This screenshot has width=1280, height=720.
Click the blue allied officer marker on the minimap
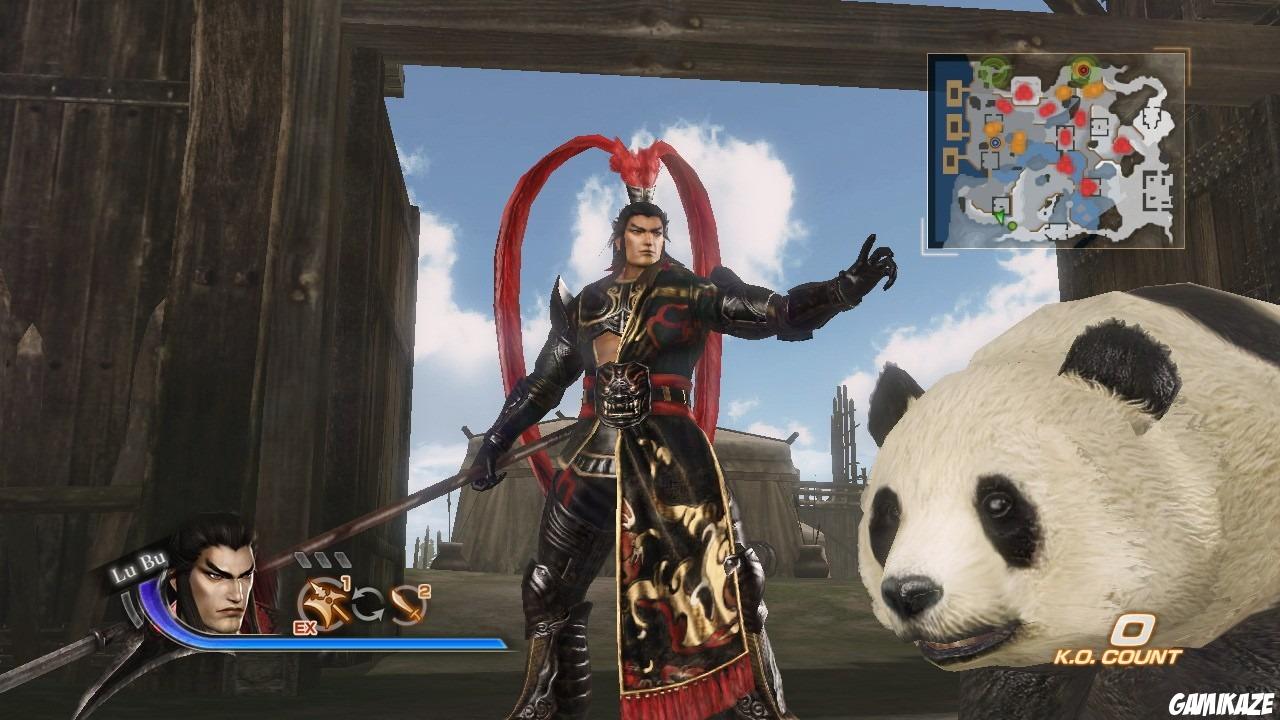coord(996,142)
